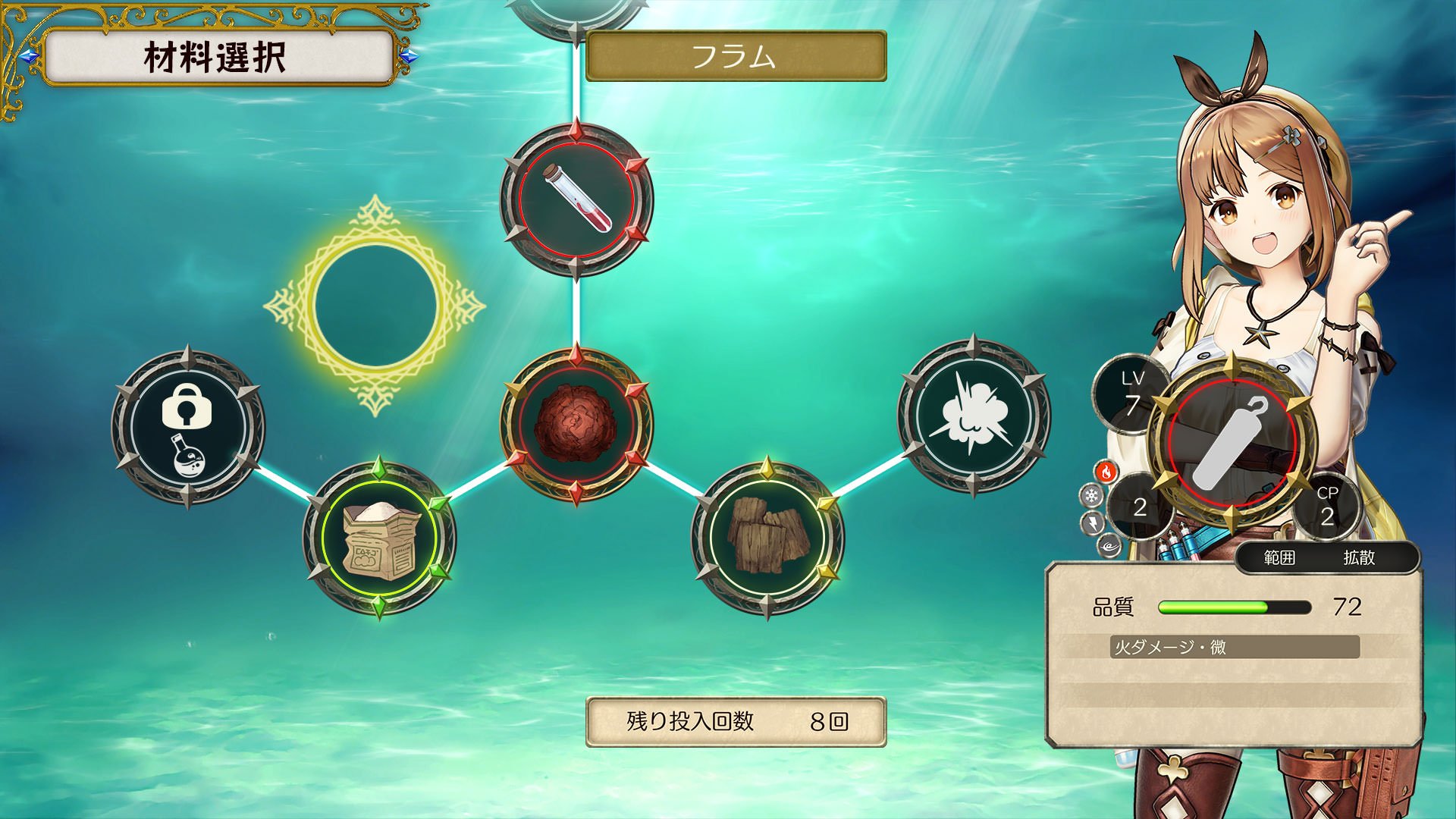1456x819 pixels.
Task: Activate the empty glowing material slot
Action: 375,302
